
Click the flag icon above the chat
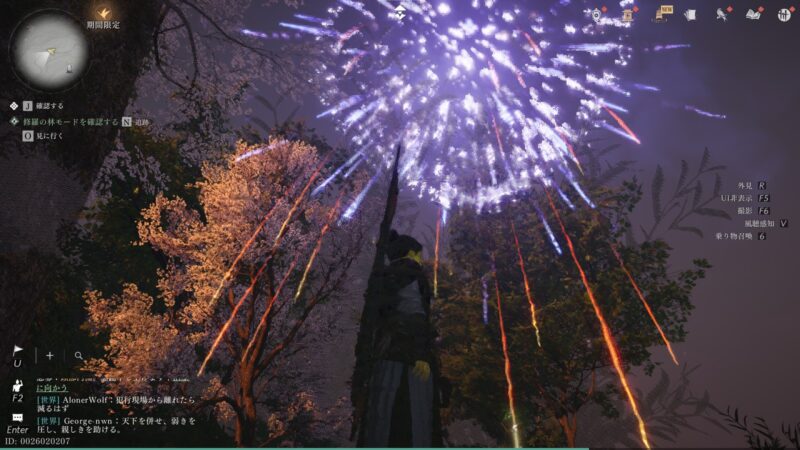pos(17,351)
